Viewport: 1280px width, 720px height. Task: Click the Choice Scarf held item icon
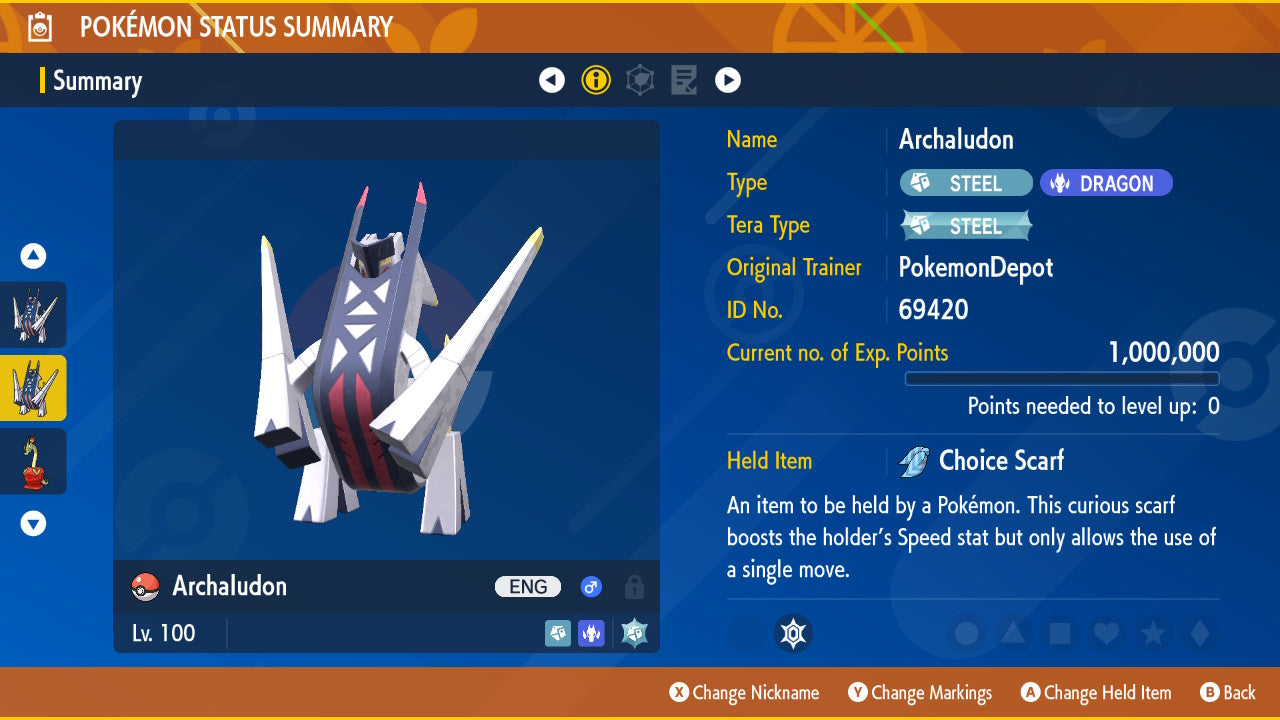914,461
